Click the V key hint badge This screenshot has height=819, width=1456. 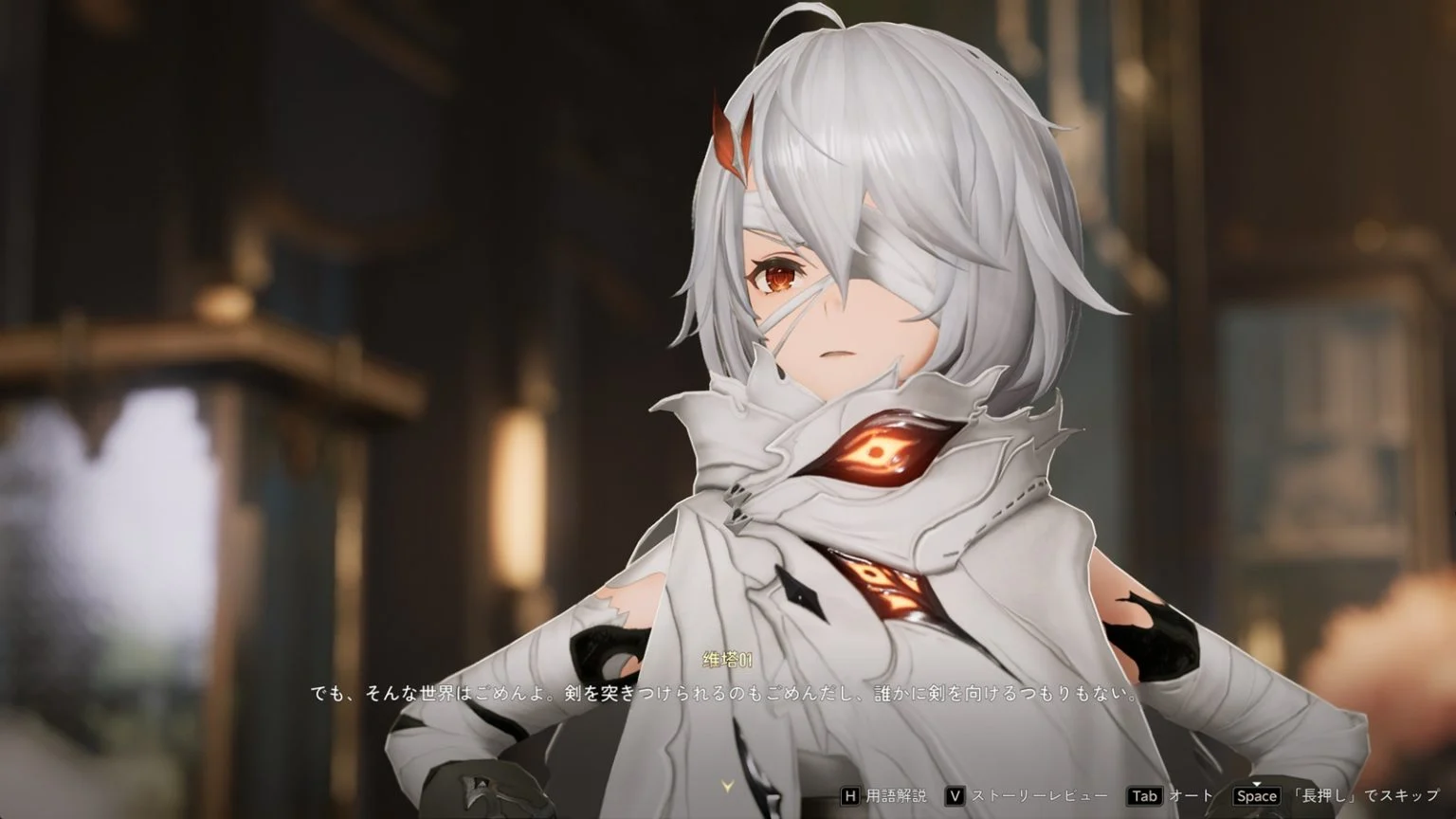click(x=955, y=796)
